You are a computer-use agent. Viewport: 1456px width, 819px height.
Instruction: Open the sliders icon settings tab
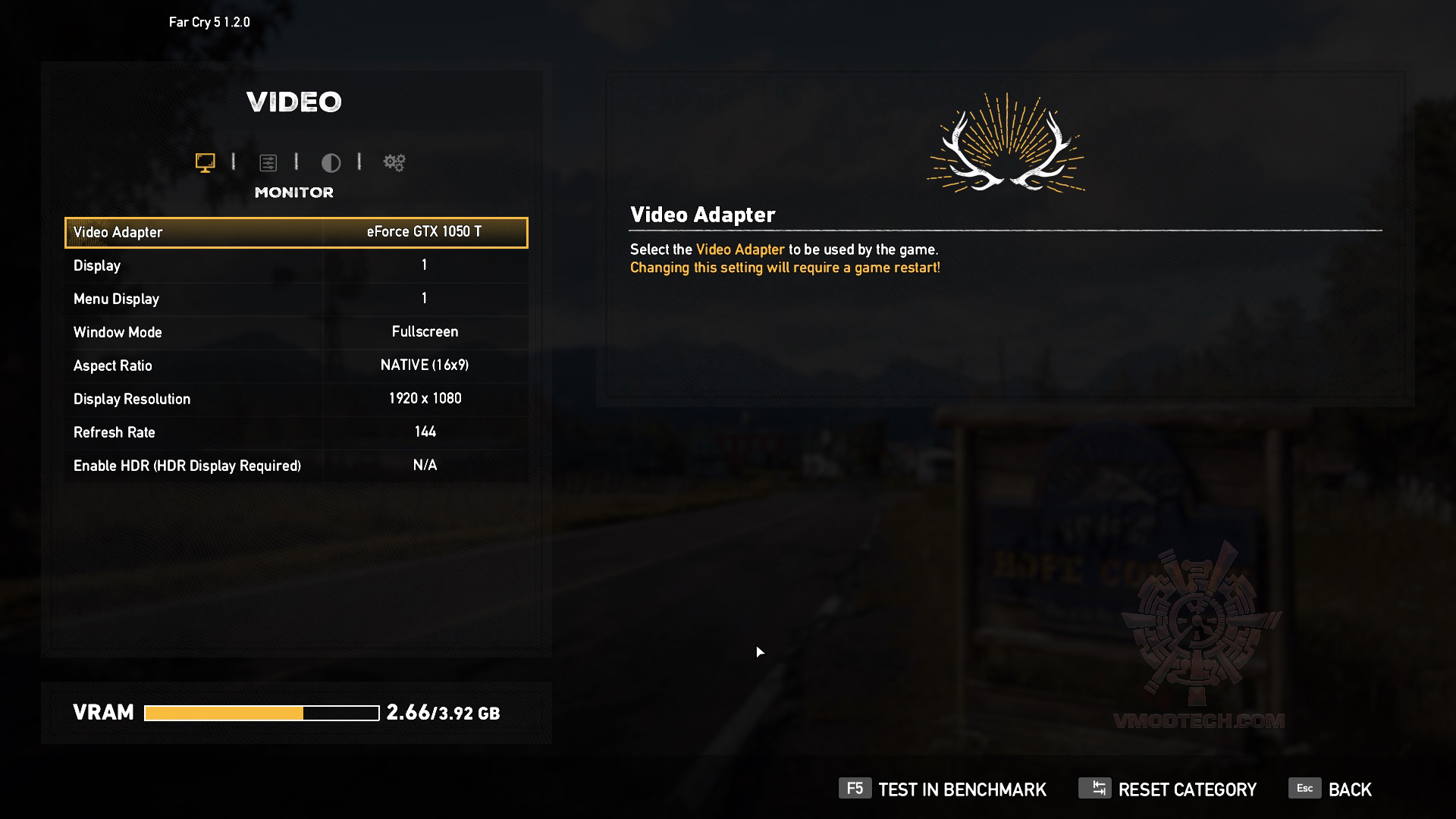pos(268,162)
